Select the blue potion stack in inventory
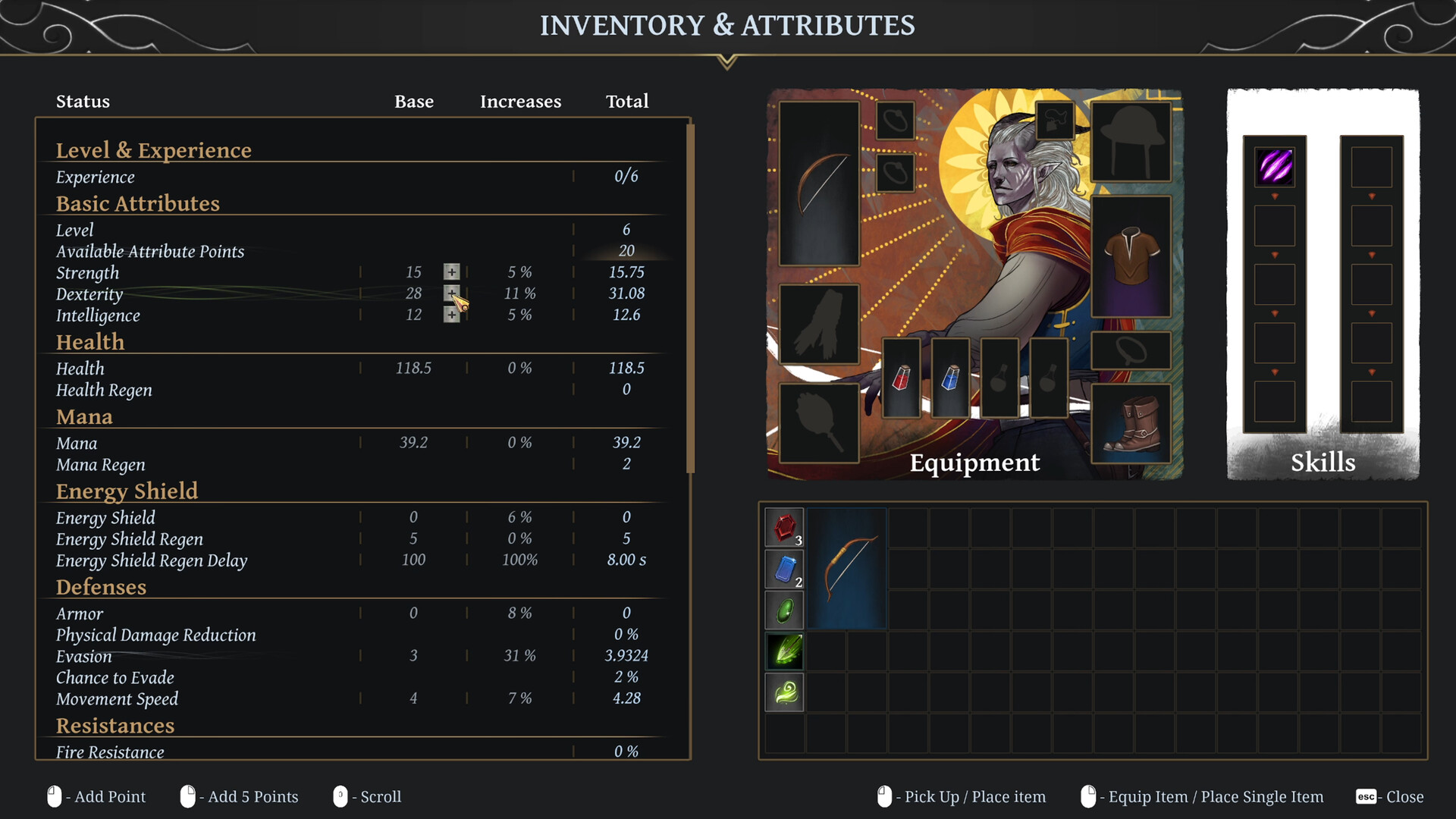This screenshot has width=1456, height=819. pyautogui.click(x=784, y=568)
